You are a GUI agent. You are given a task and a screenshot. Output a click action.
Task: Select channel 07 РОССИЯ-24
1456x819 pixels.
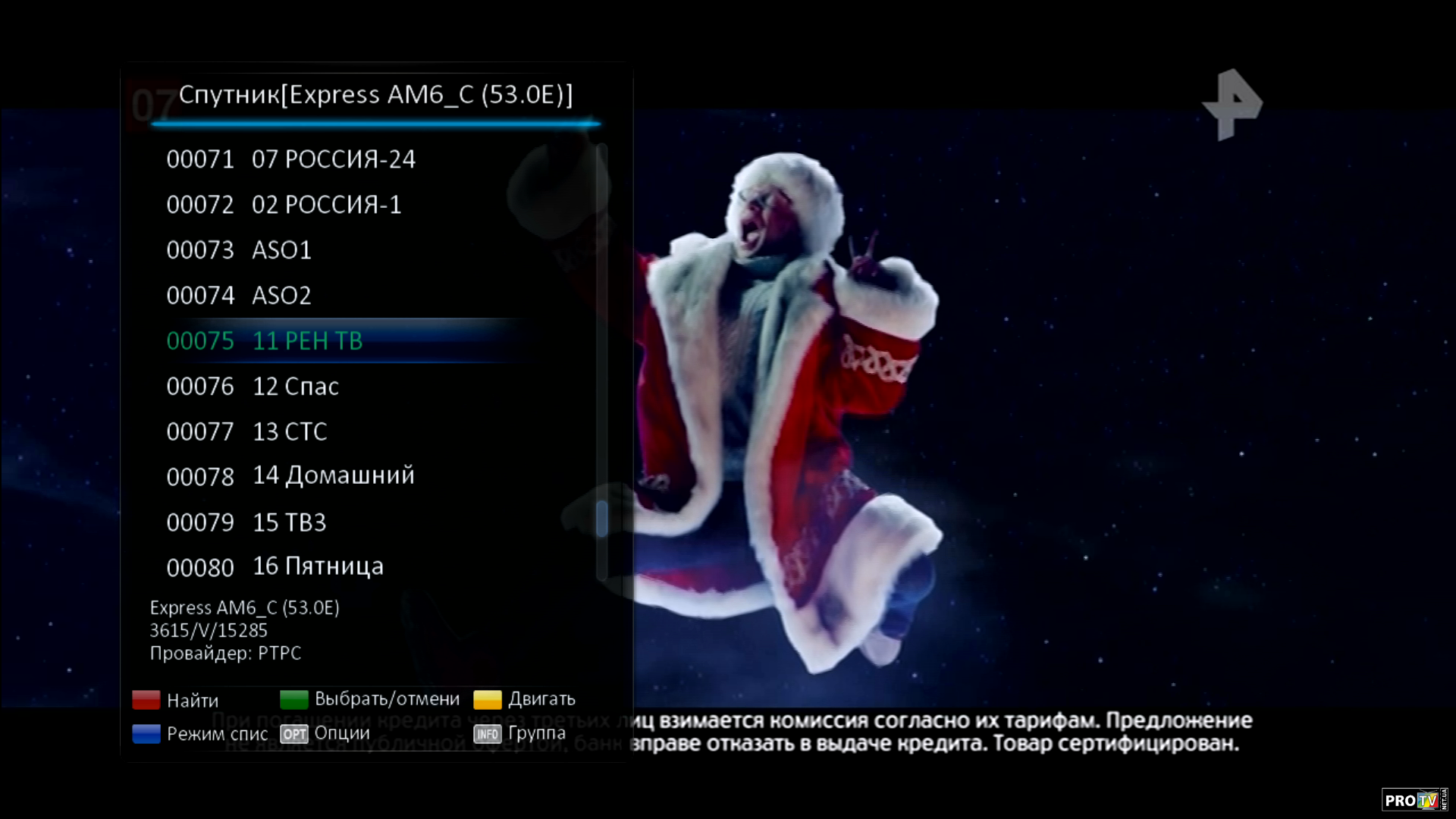(x=334, y=159)
